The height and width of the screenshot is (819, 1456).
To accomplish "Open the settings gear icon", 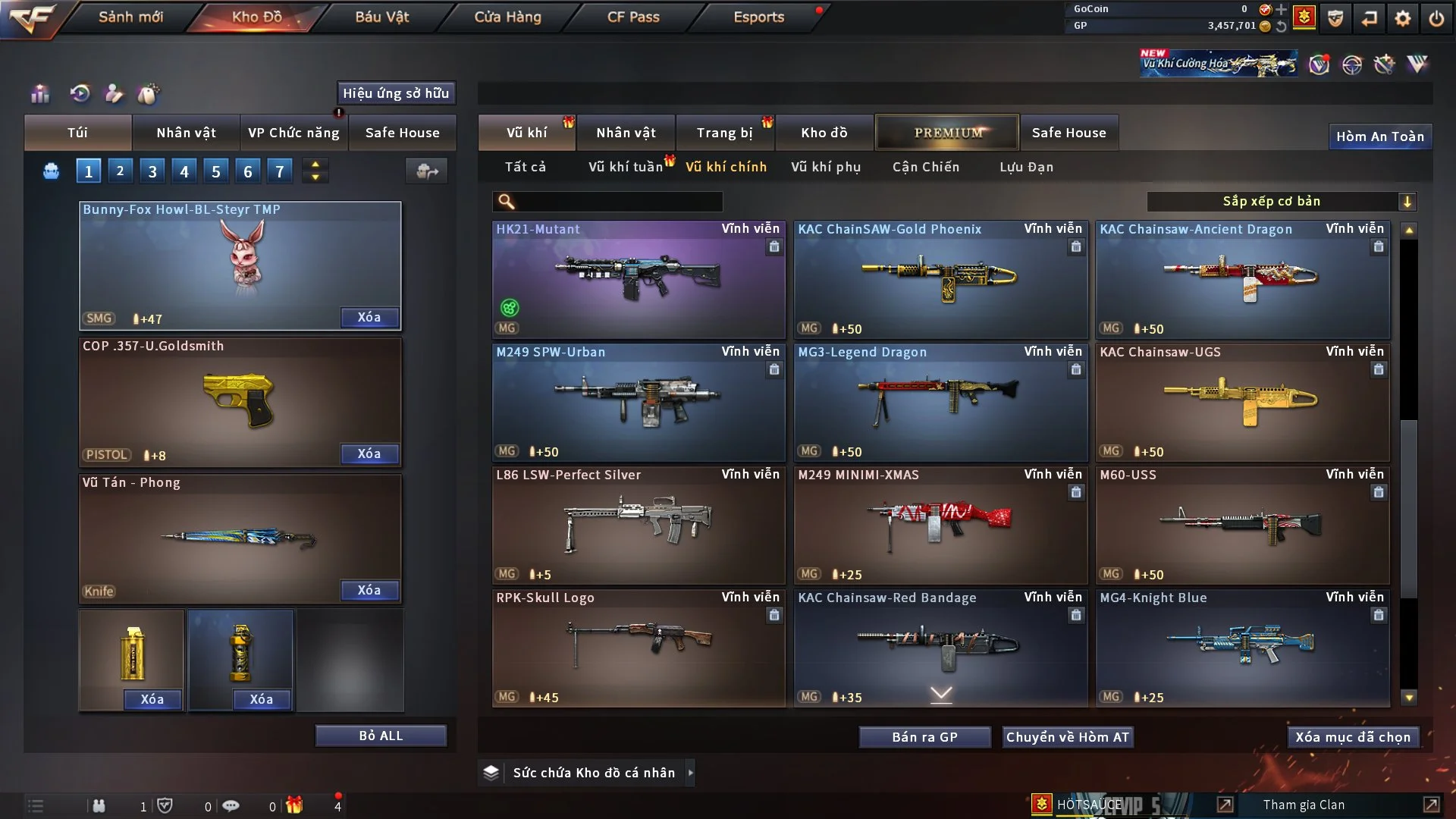I will pos(1403,18).
